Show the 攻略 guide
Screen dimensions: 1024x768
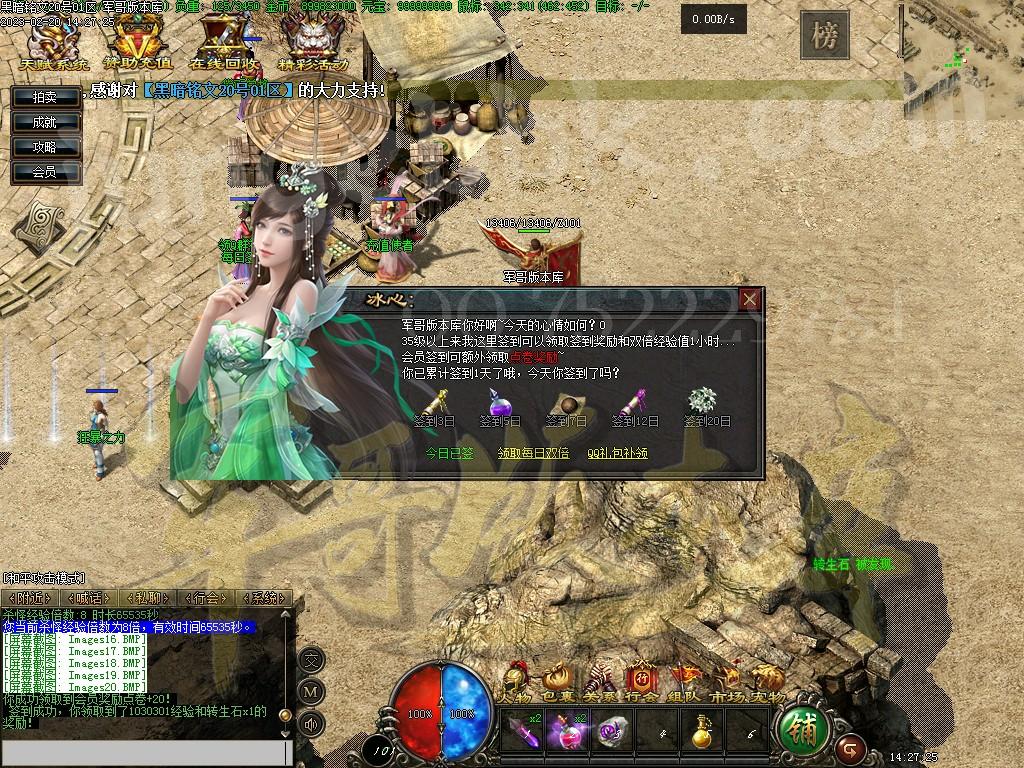pyautogui.click(x=45, y=147)
